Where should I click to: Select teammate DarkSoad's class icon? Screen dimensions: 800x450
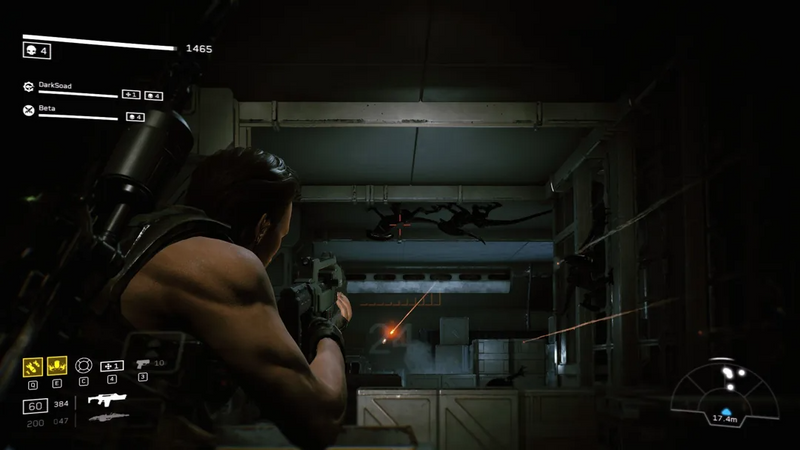(29, 87)
